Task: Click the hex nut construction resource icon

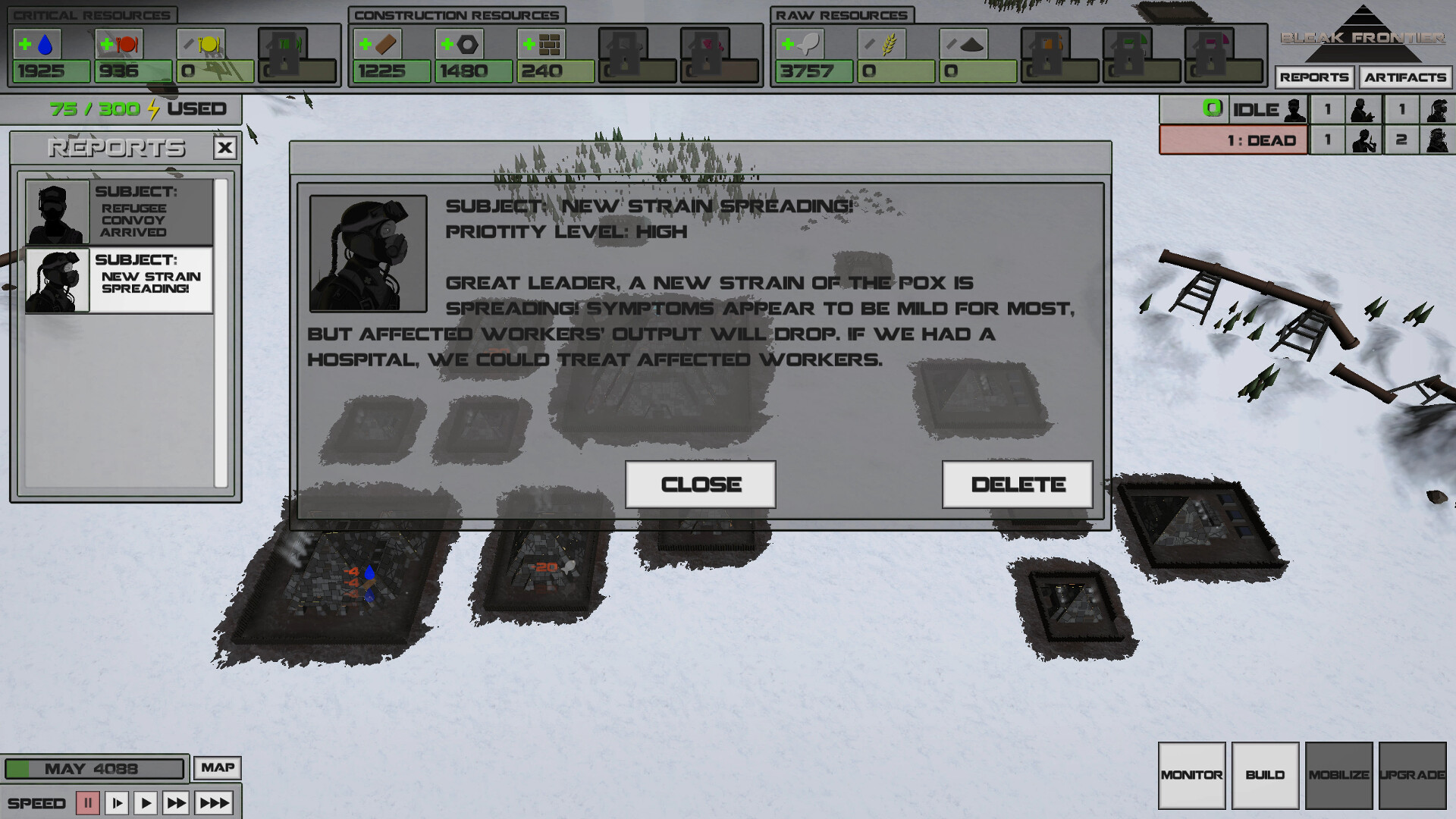Action: (x=469, y=45)
